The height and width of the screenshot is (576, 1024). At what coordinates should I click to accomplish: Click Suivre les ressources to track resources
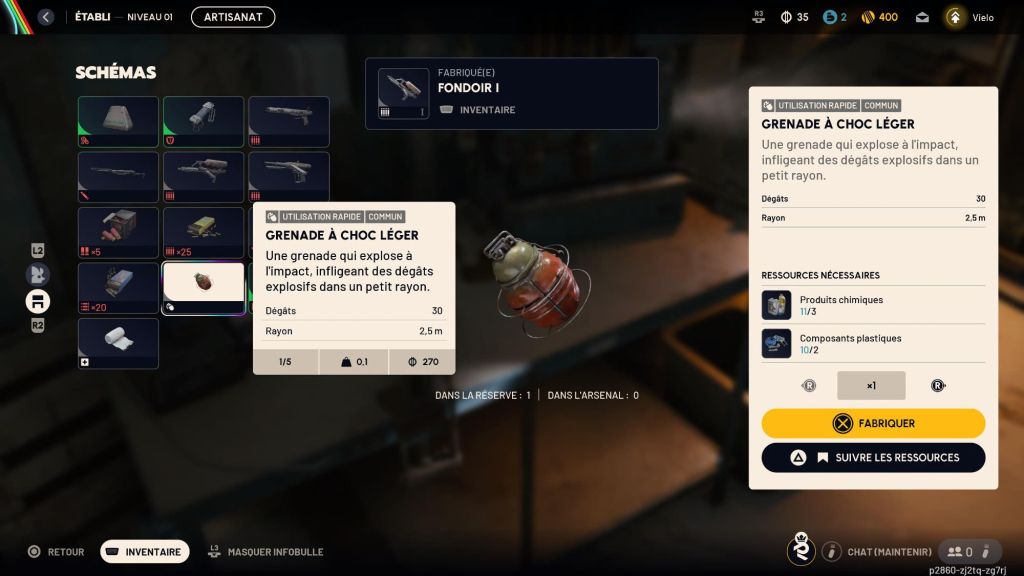tap(873, 457)
